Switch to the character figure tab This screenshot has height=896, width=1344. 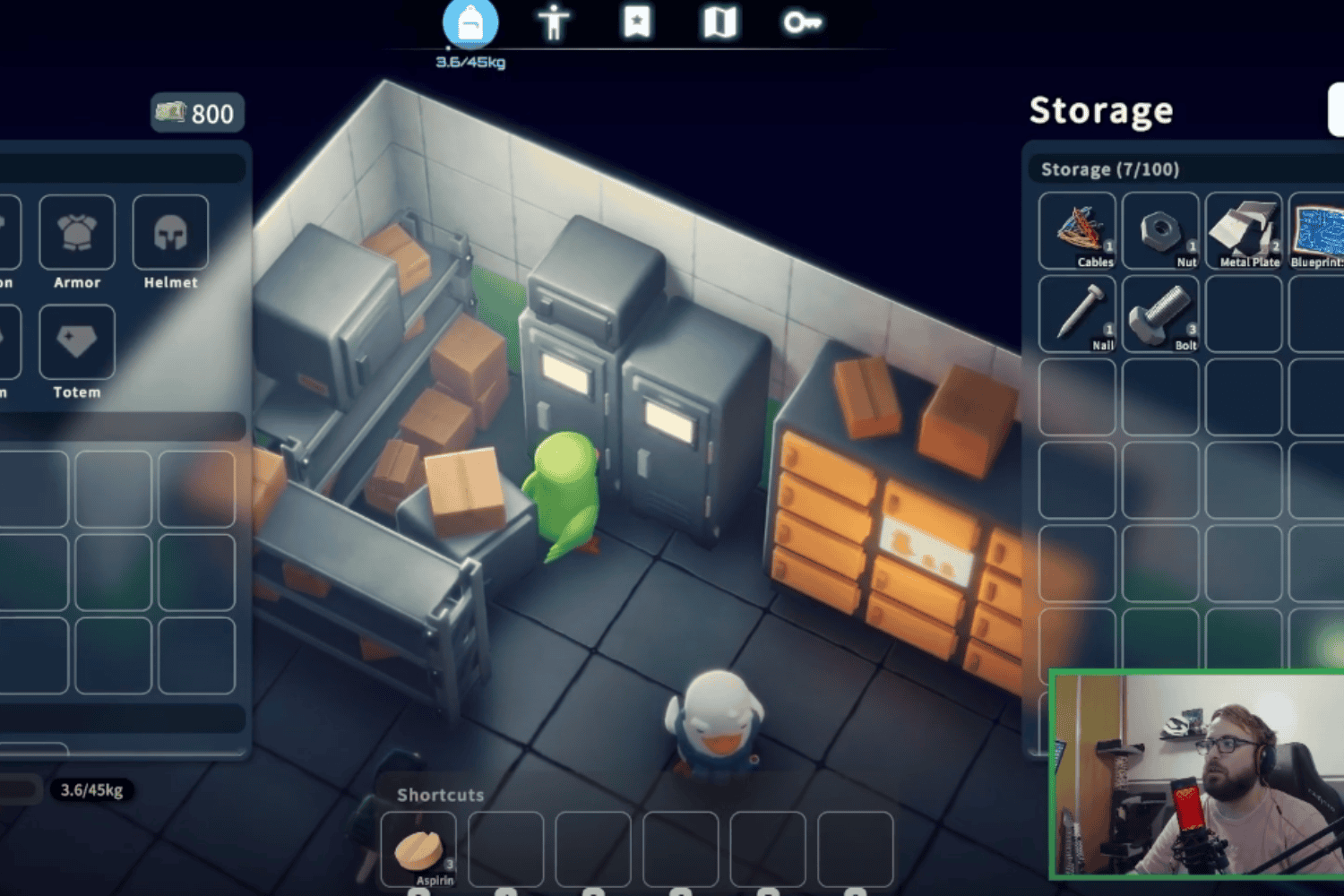click(554, 22)
